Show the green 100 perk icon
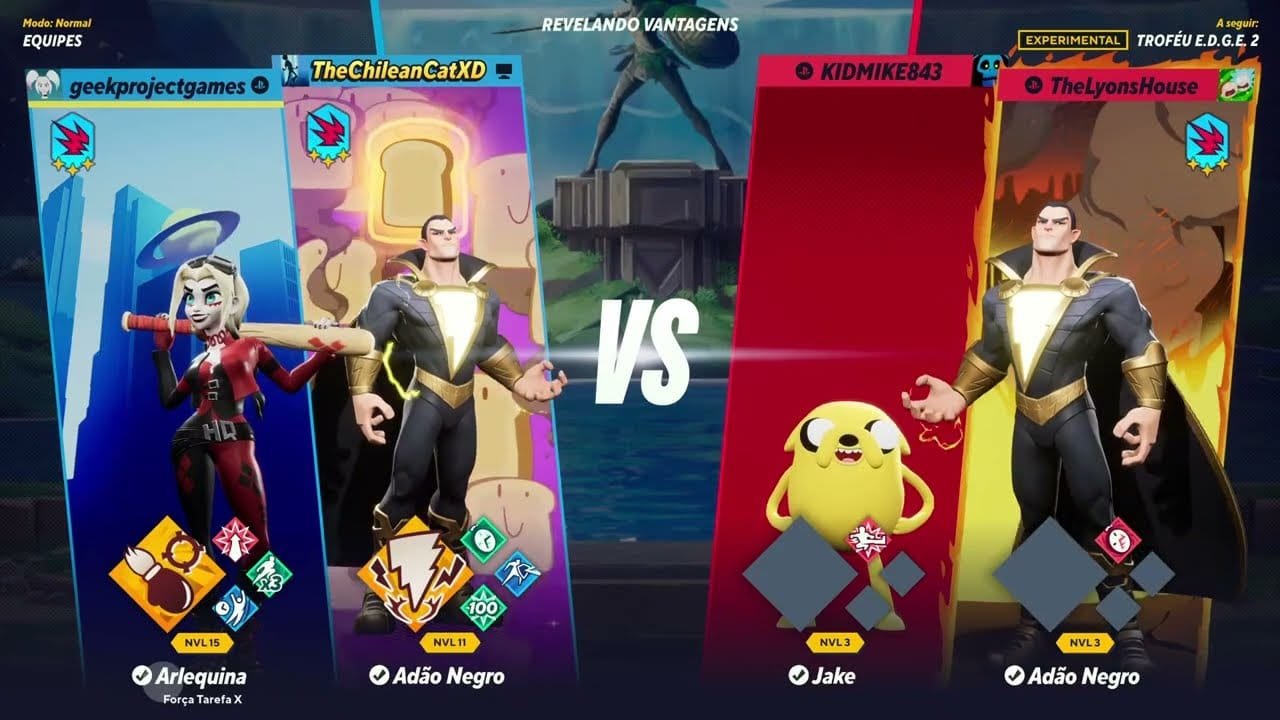1280x720 pixels. [484, 608]
